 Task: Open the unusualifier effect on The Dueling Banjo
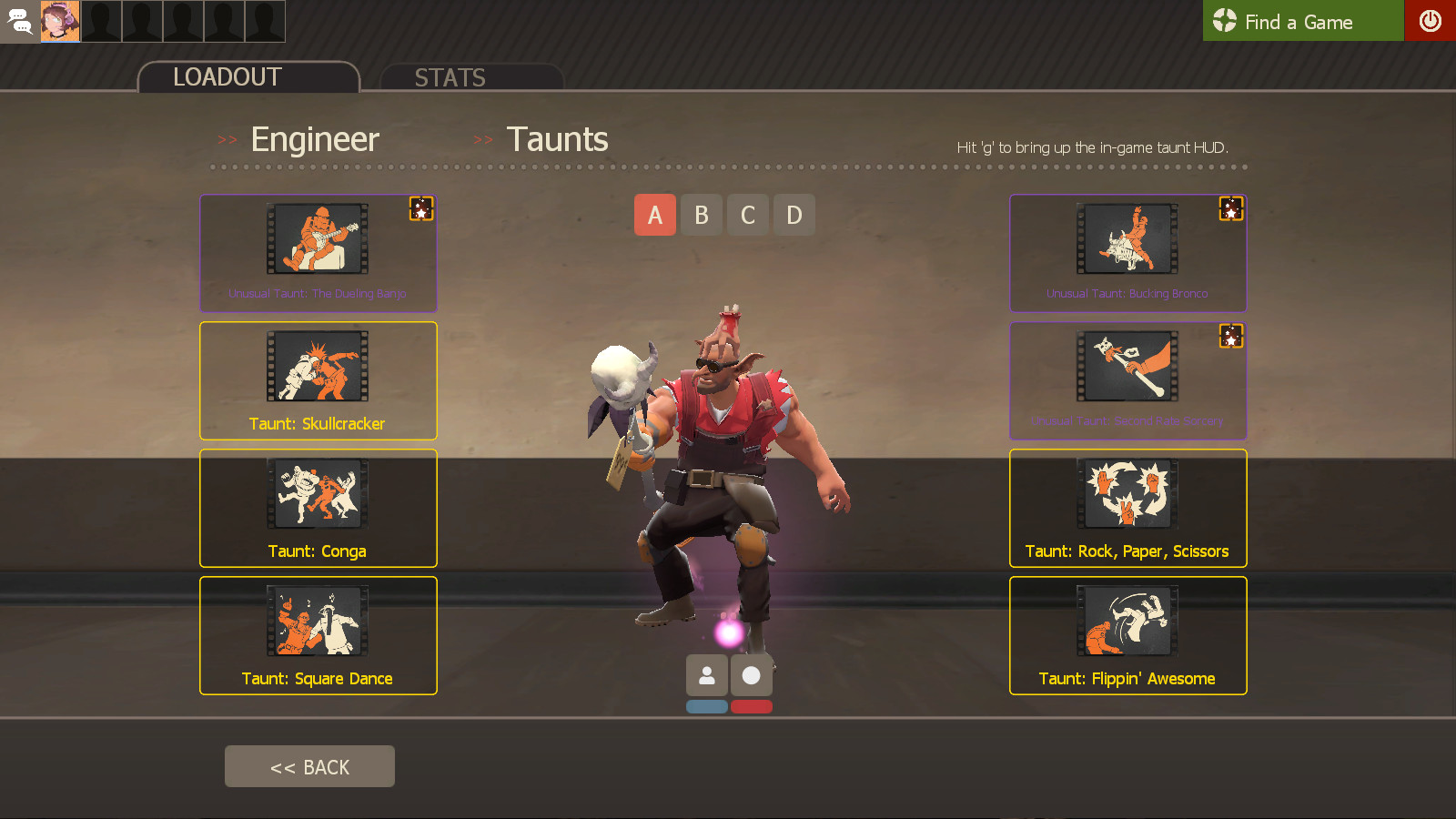(421, 209)
